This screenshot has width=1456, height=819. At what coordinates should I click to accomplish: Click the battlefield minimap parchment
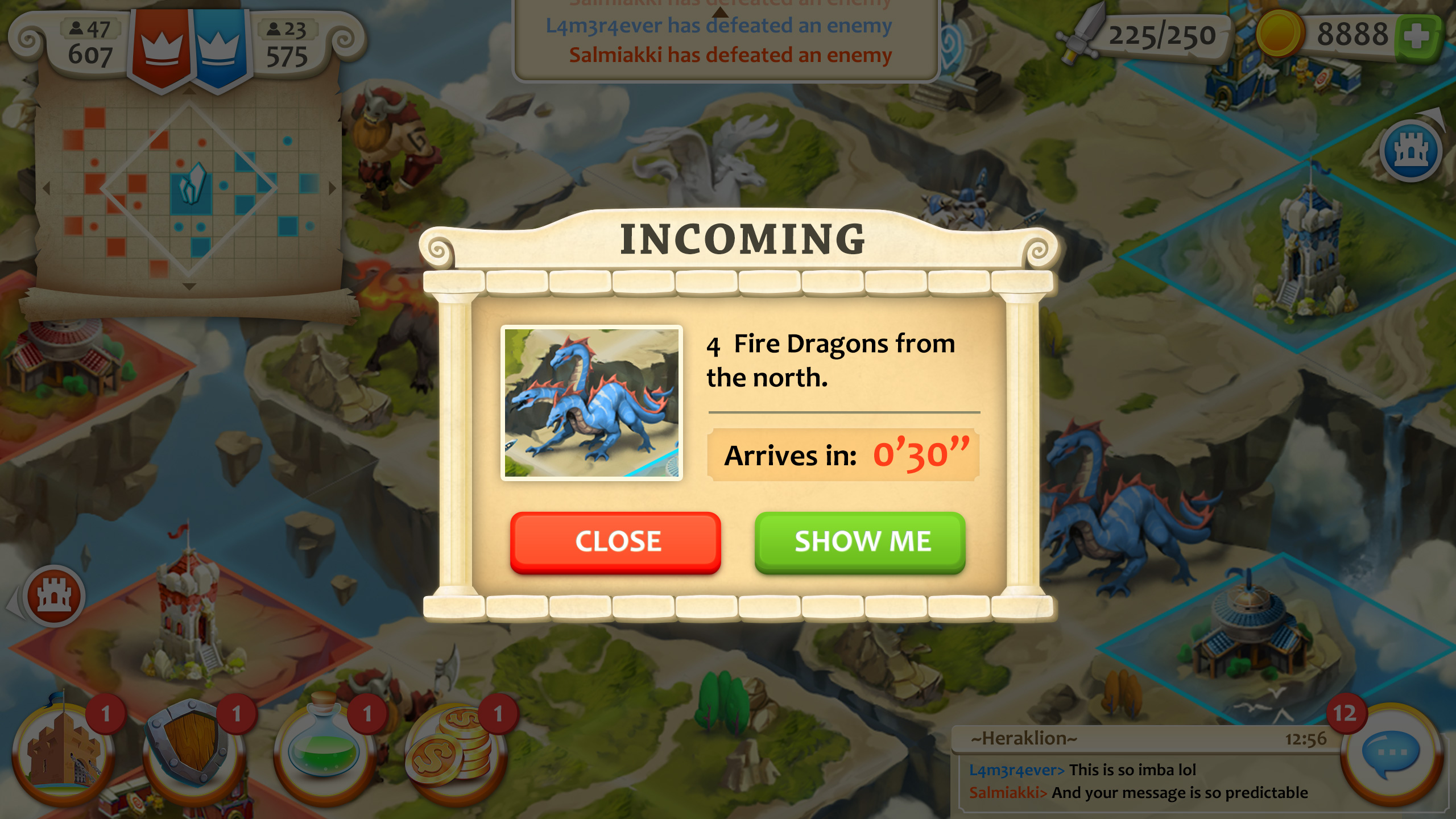coord(189,193)
